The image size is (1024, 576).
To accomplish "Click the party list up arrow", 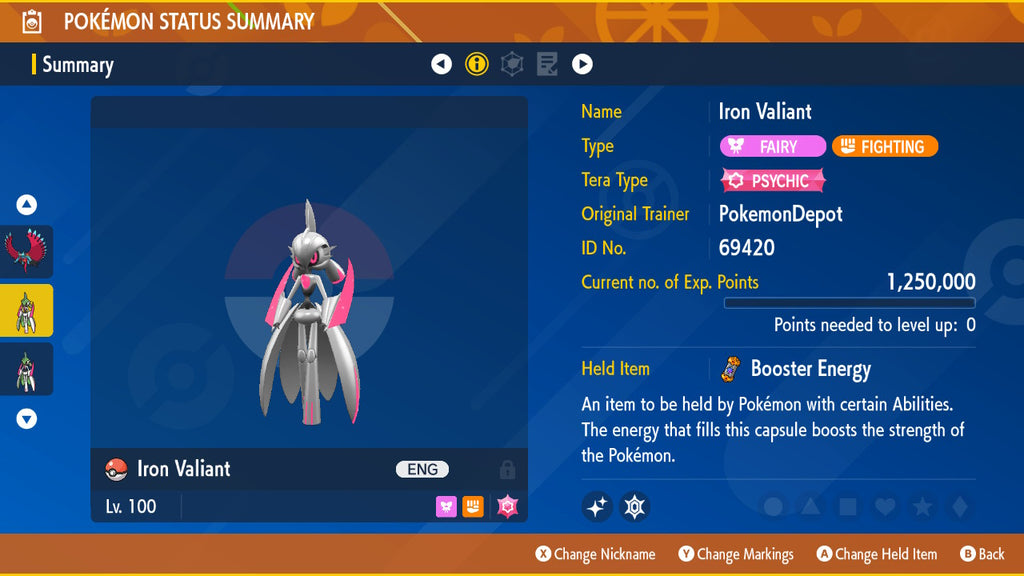I will click(27, 205).
